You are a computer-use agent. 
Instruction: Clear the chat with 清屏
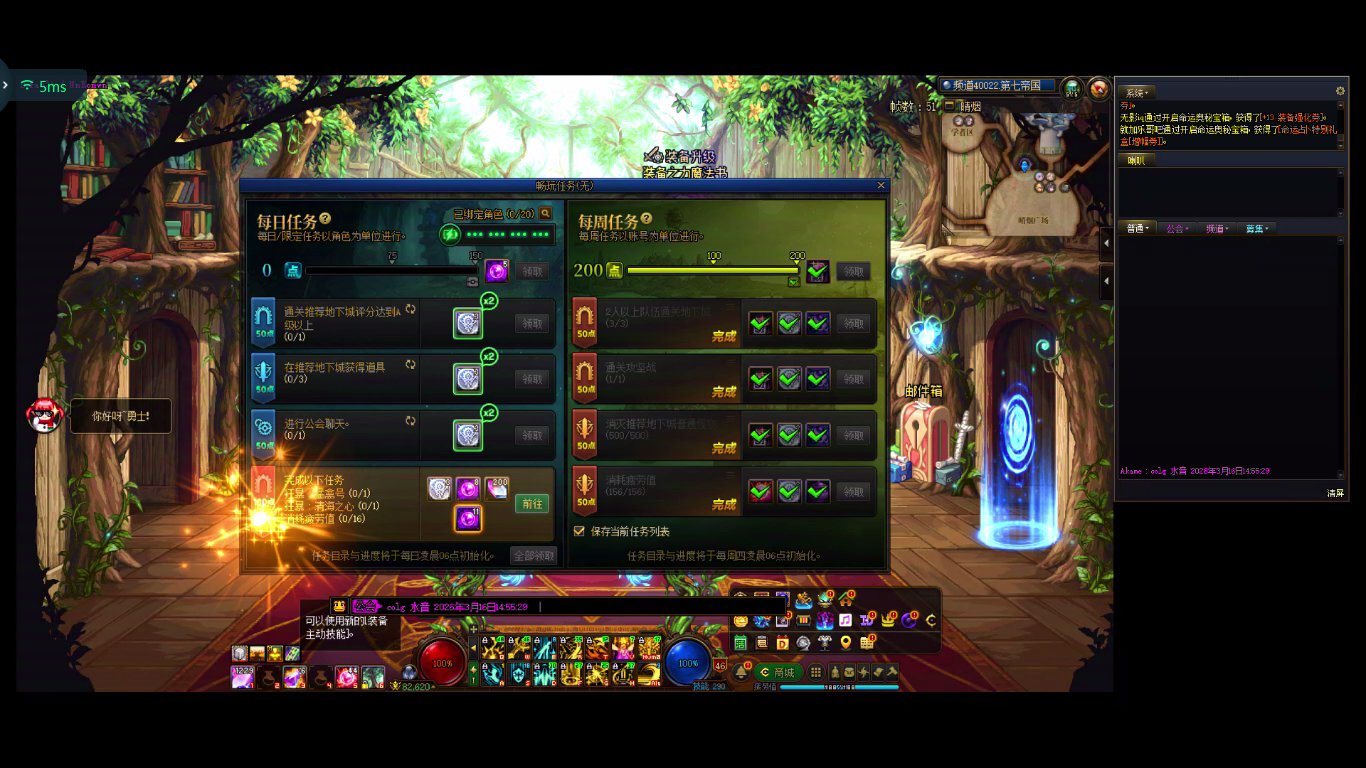[1335, 493]
